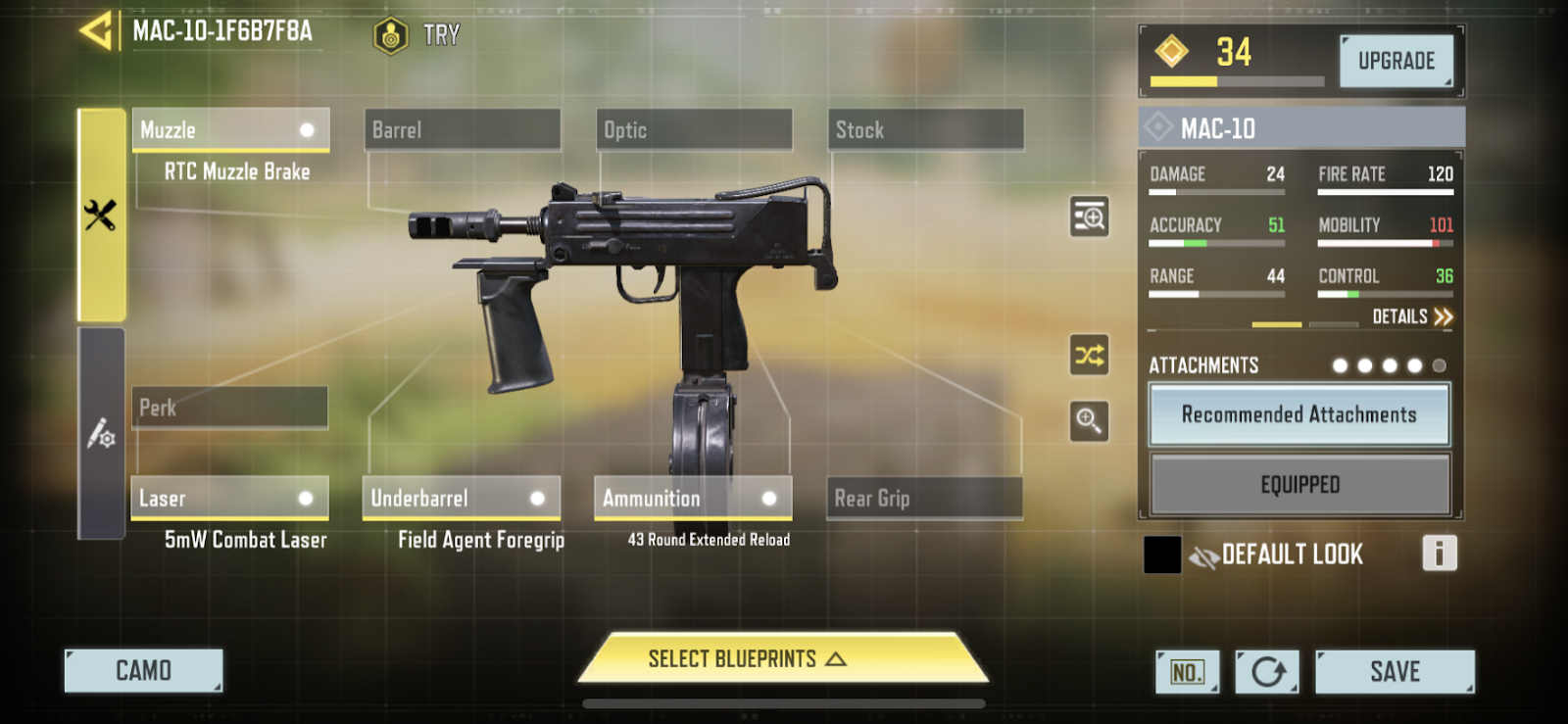Expand the weapon stat Details
Screen dimensions: 1568x724
click(1412, 316)
